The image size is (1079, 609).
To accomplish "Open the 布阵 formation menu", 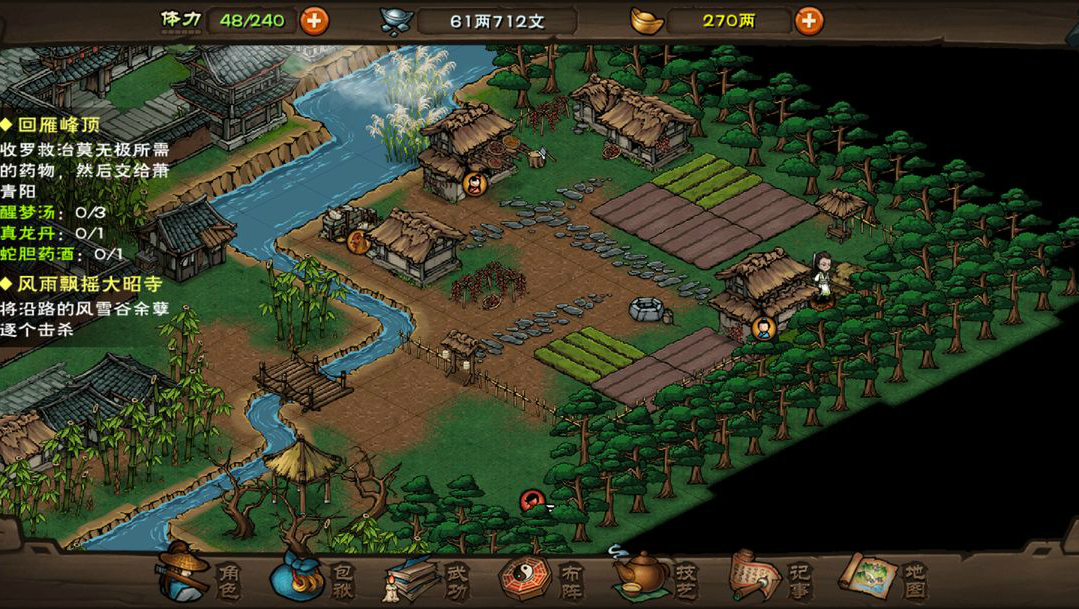I will click(540, 577).
